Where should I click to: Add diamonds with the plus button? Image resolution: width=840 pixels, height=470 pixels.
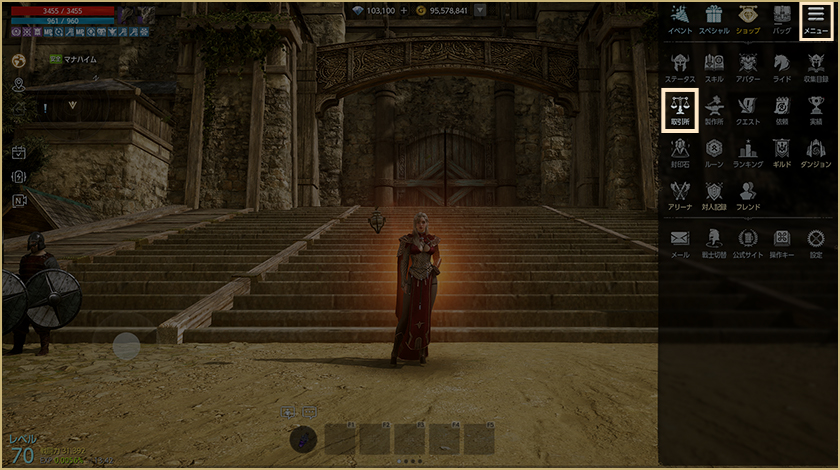[x=404, y=11]
